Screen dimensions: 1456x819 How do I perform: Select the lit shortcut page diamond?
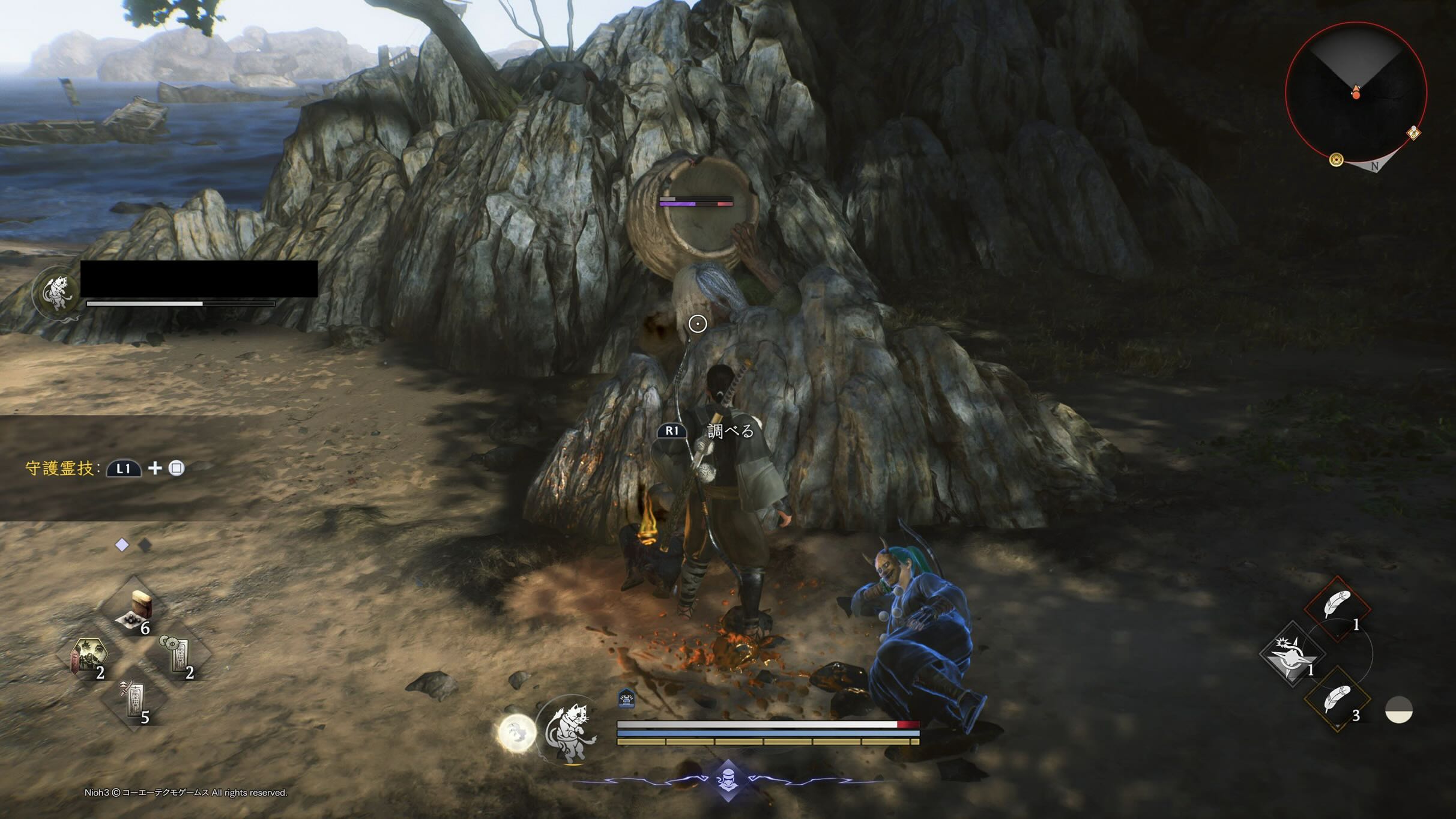pyautogui.click(x=122, y=545)
